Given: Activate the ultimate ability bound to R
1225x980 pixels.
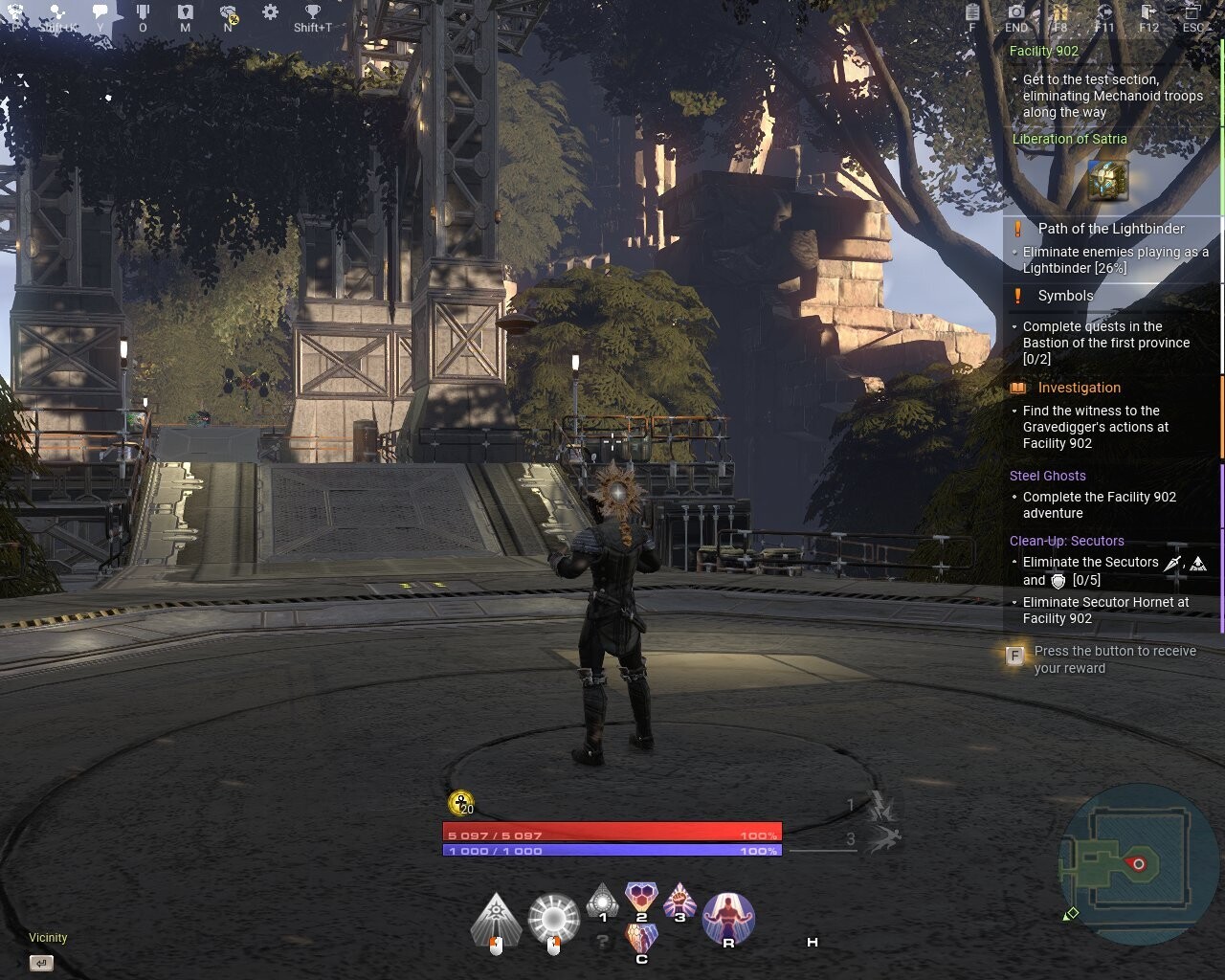Looking at the screenshot, I should coord(728,914).
